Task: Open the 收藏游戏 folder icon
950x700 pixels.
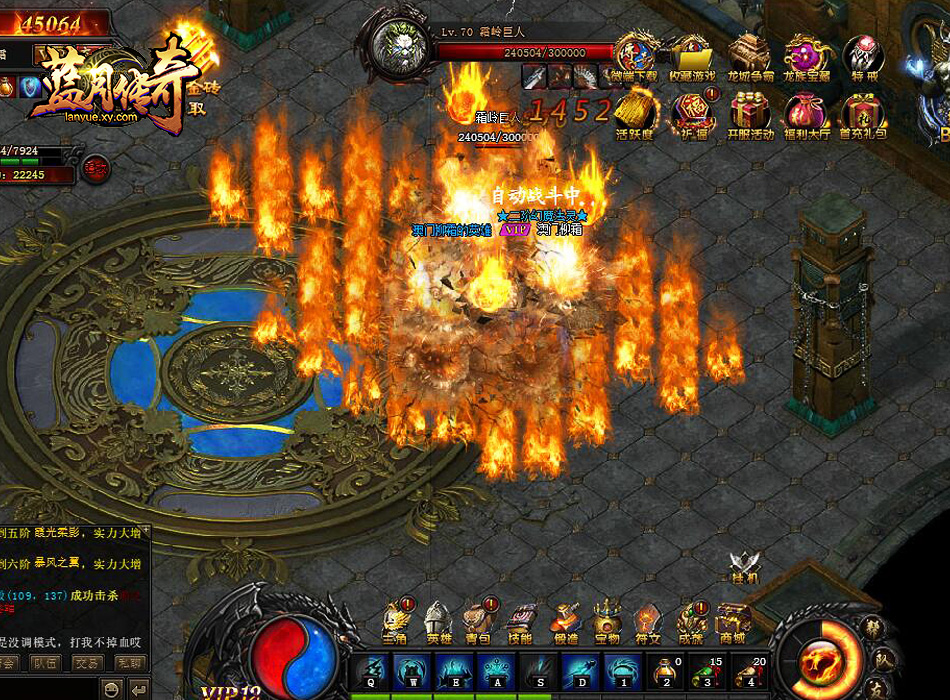Action: tap(691, 55)
